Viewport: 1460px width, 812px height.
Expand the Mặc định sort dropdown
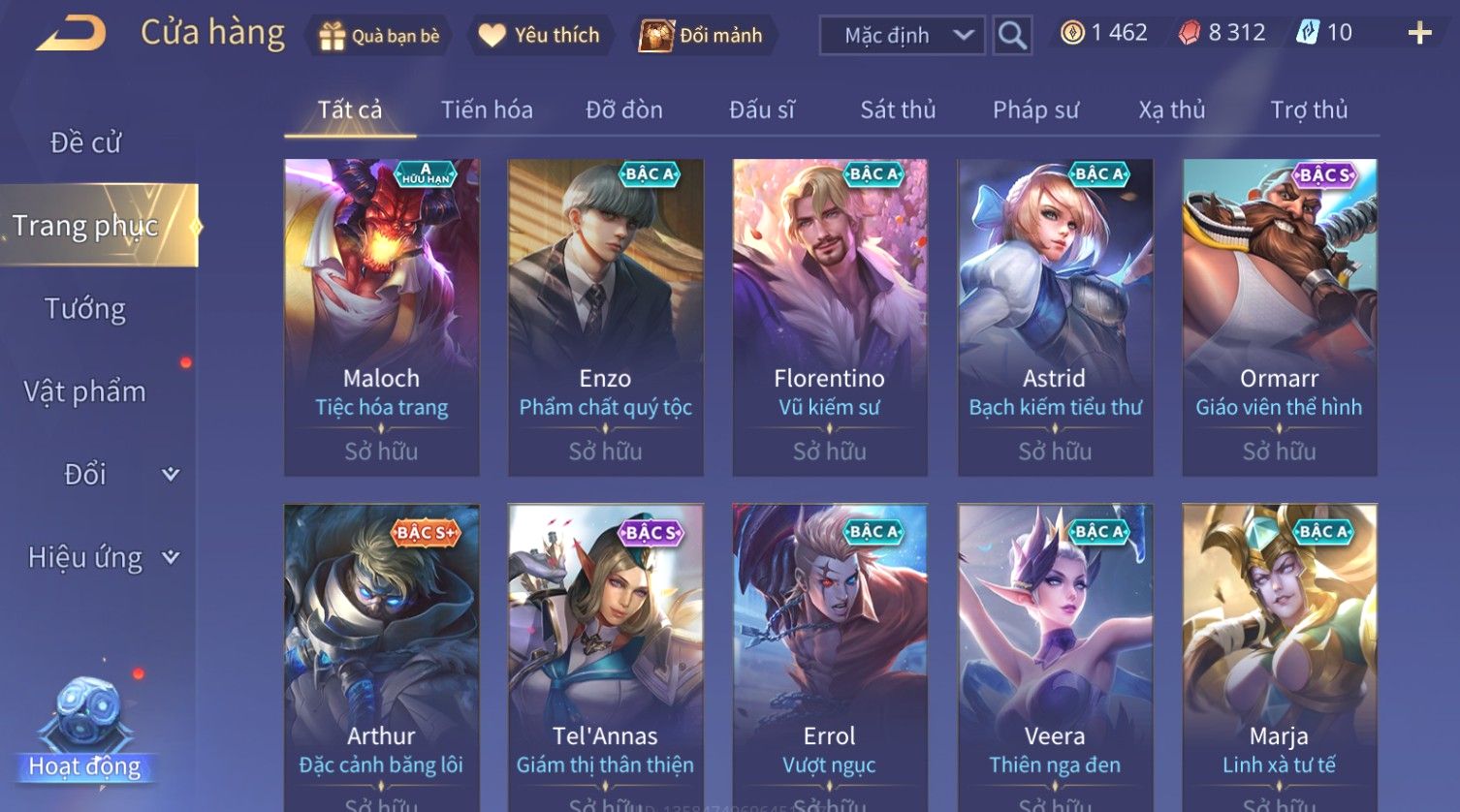902,36
